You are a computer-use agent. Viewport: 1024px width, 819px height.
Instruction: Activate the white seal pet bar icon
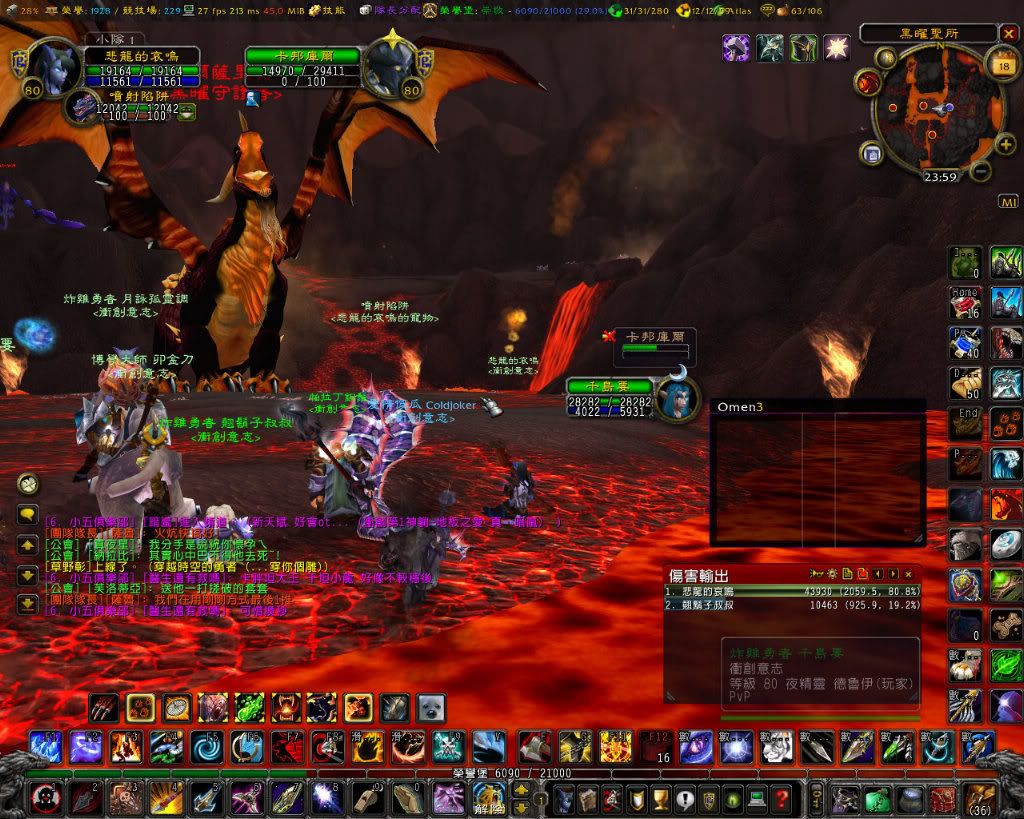coord(431,708)
